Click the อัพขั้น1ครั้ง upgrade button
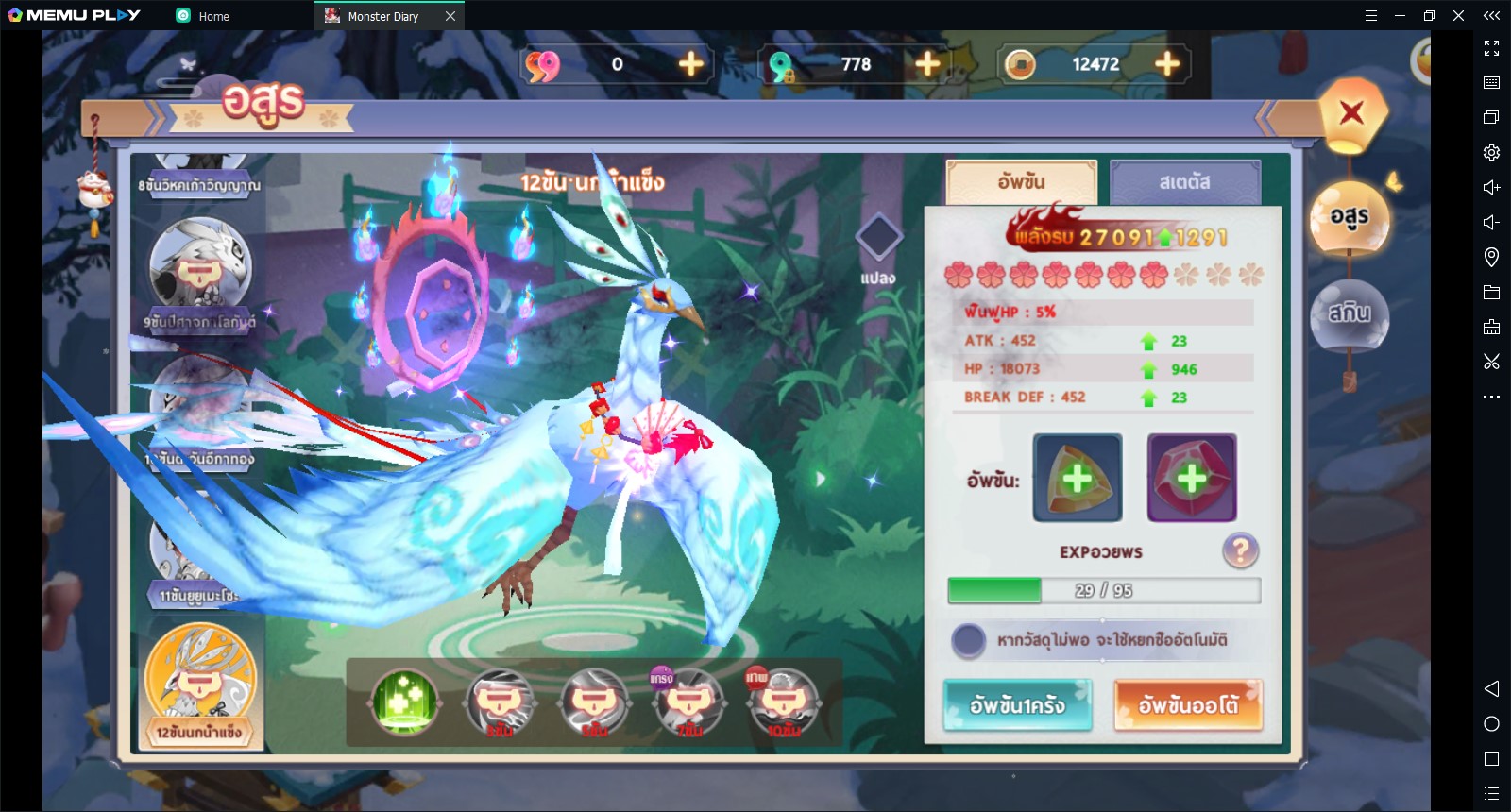1511x812 pixels. coord(1017,705)
